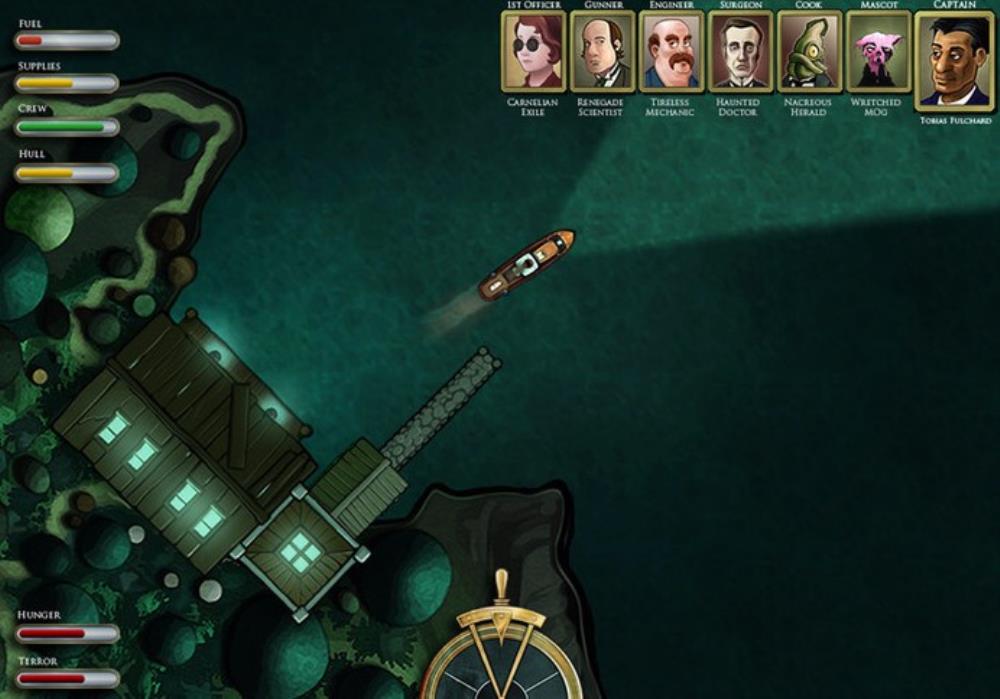
Task: Open the Renegade Scientist gunner portrait
Action: (x=603, y=51)
